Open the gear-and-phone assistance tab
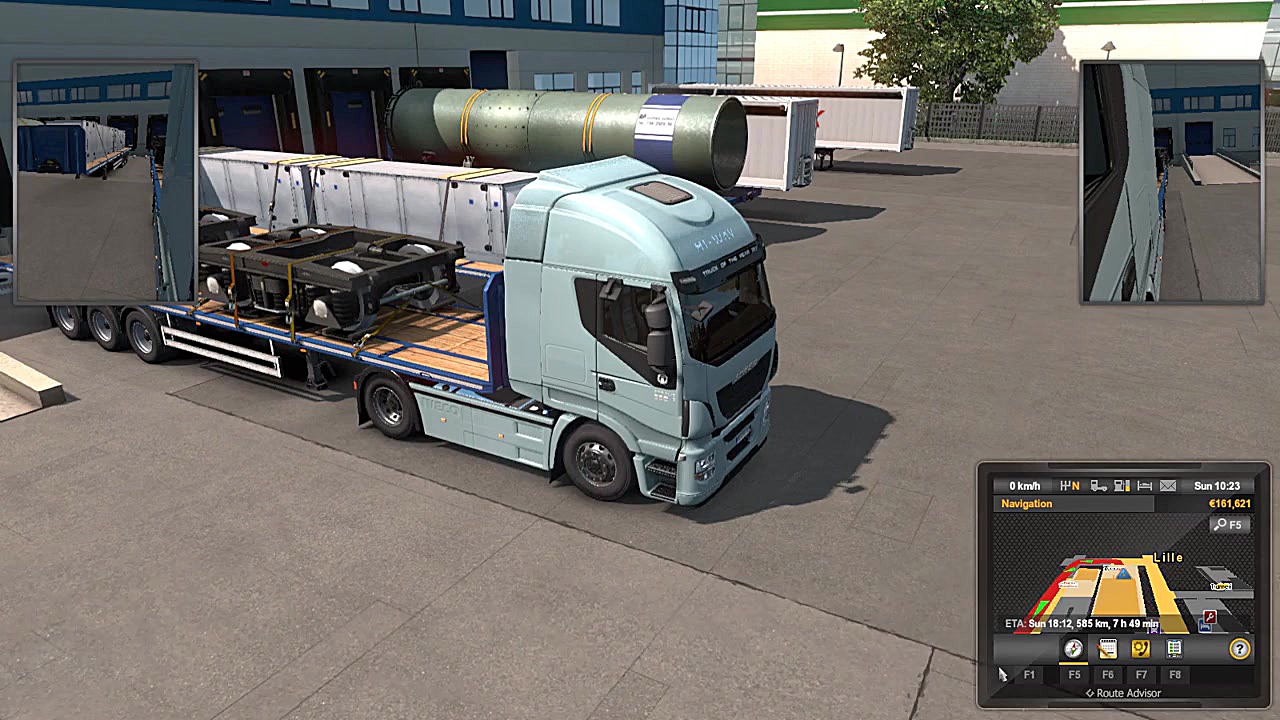 [1140, 649]
